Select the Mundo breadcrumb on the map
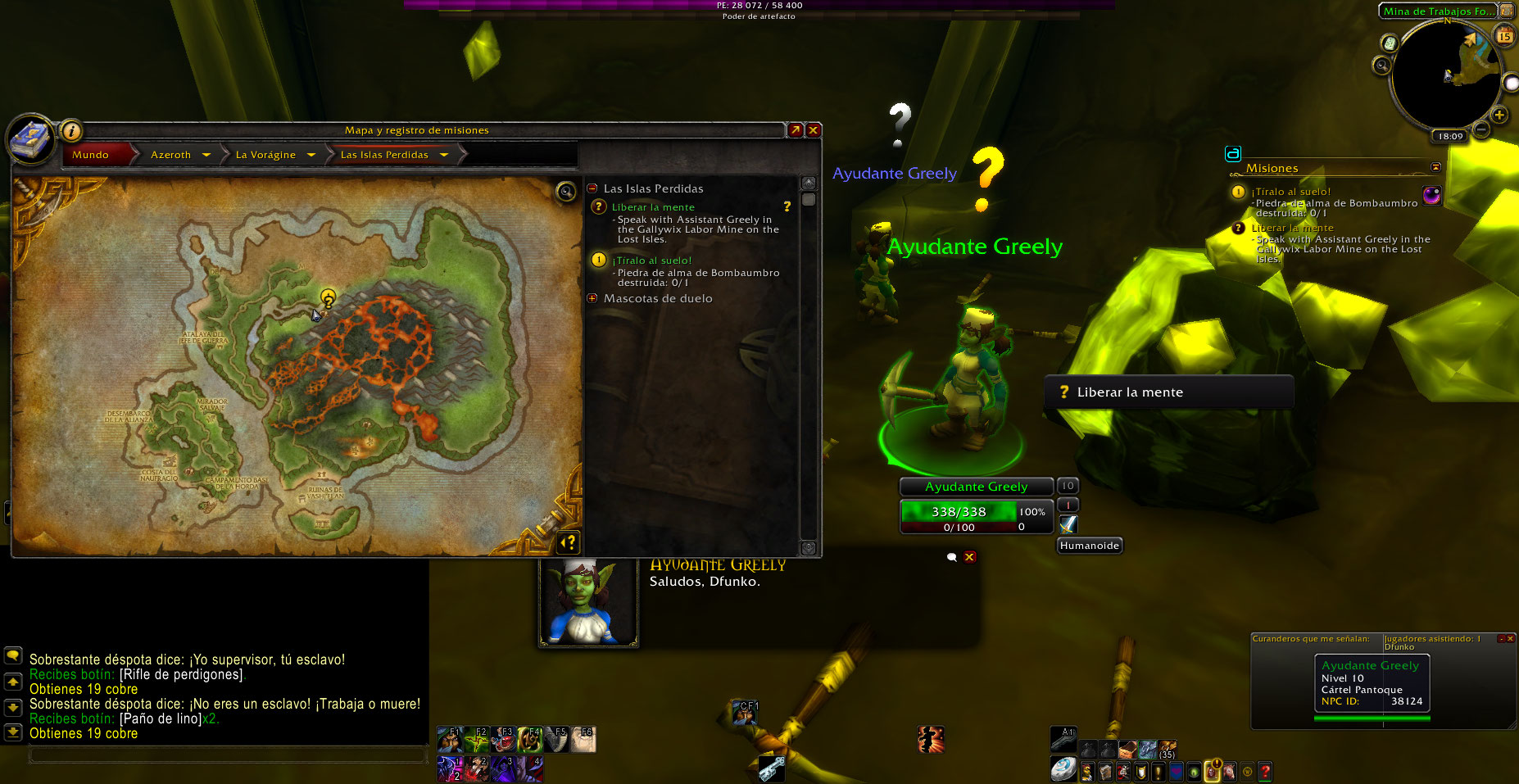Screen dimensions: 1519x784 91,155
